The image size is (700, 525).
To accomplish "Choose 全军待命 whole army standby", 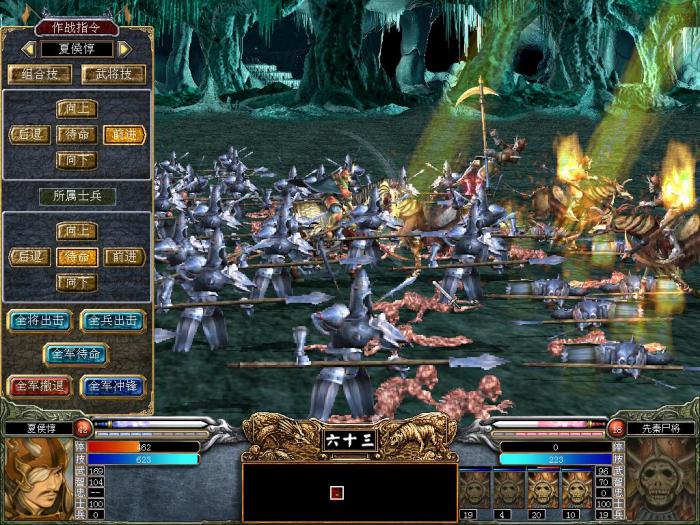I will (76, 353).
